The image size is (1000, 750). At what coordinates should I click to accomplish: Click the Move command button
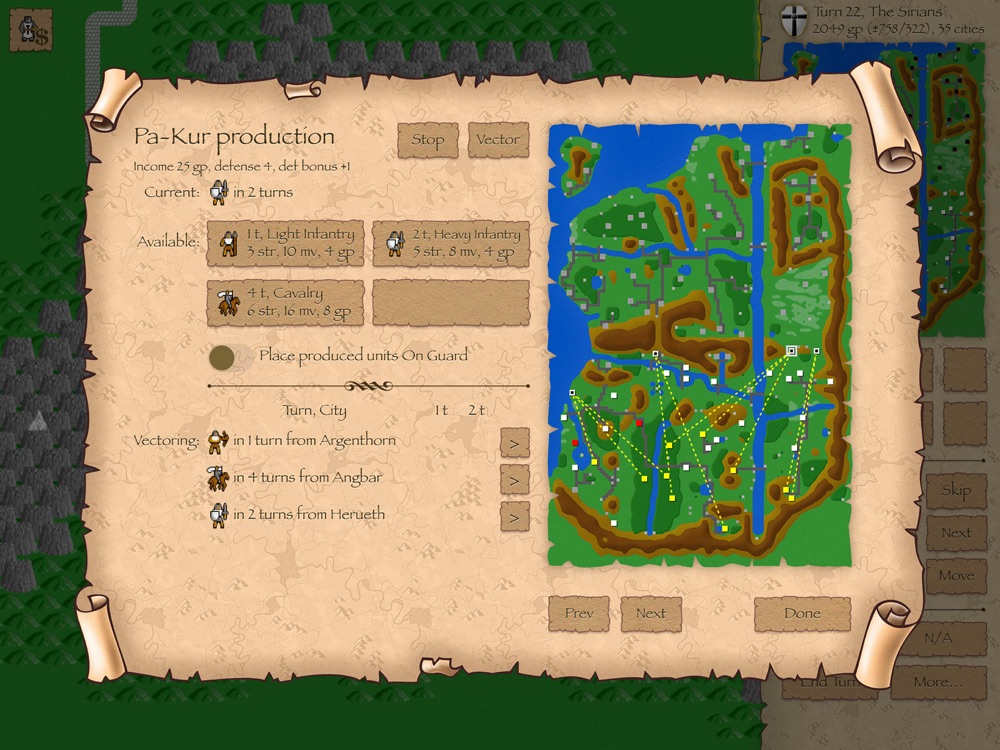click(x=955, y=576)
